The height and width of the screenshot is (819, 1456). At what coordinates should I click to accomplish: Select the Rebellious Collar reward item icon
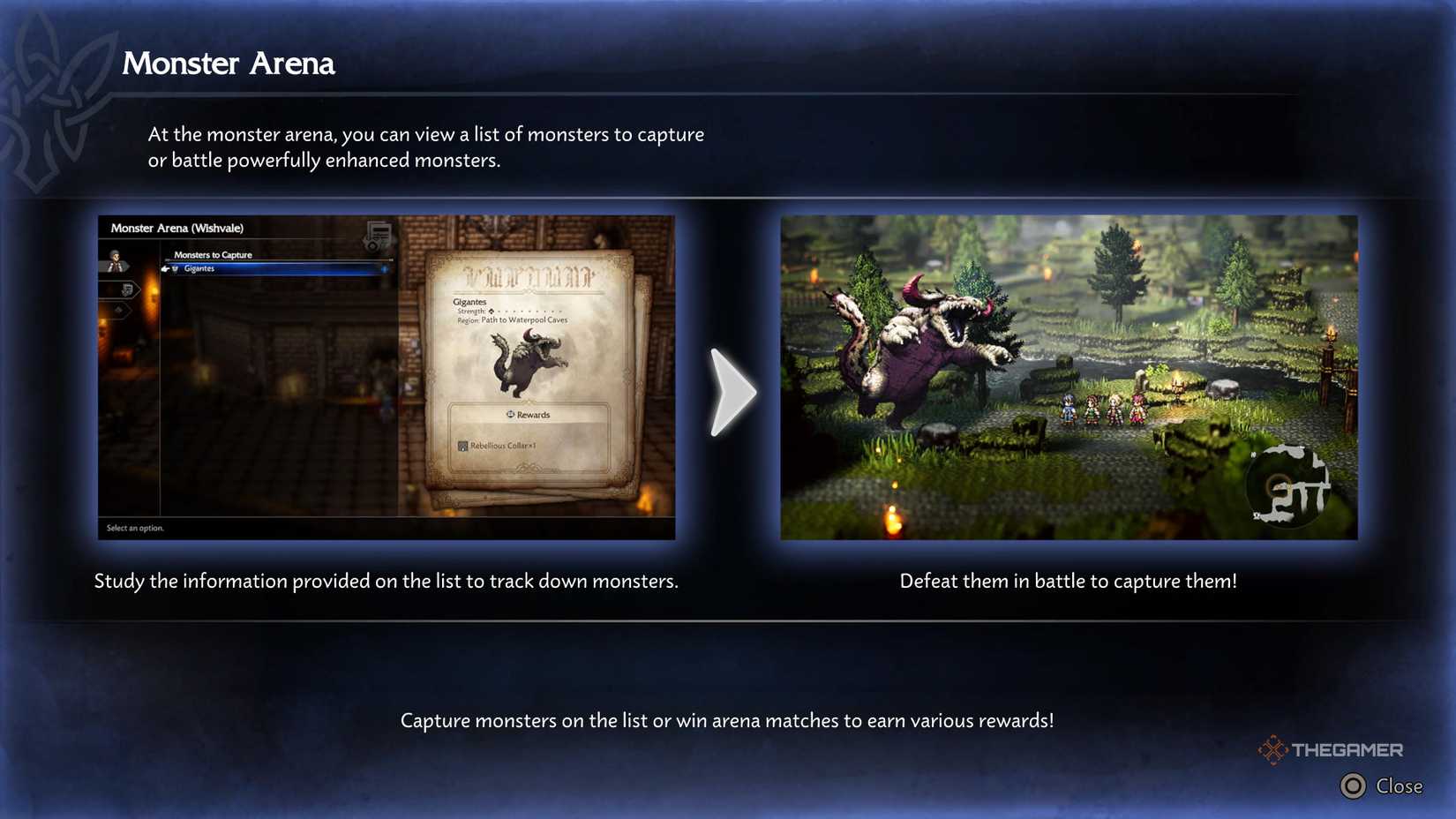[462, 447]
